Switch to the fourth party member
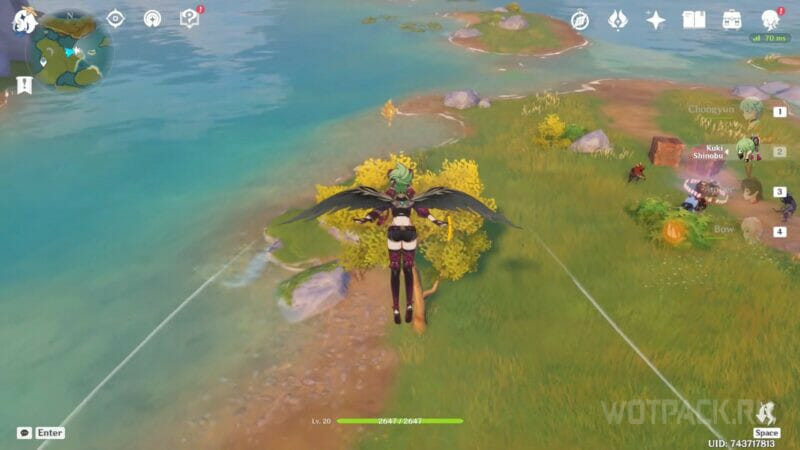Viewport: 800px width, 450px height. pos(752,231)
